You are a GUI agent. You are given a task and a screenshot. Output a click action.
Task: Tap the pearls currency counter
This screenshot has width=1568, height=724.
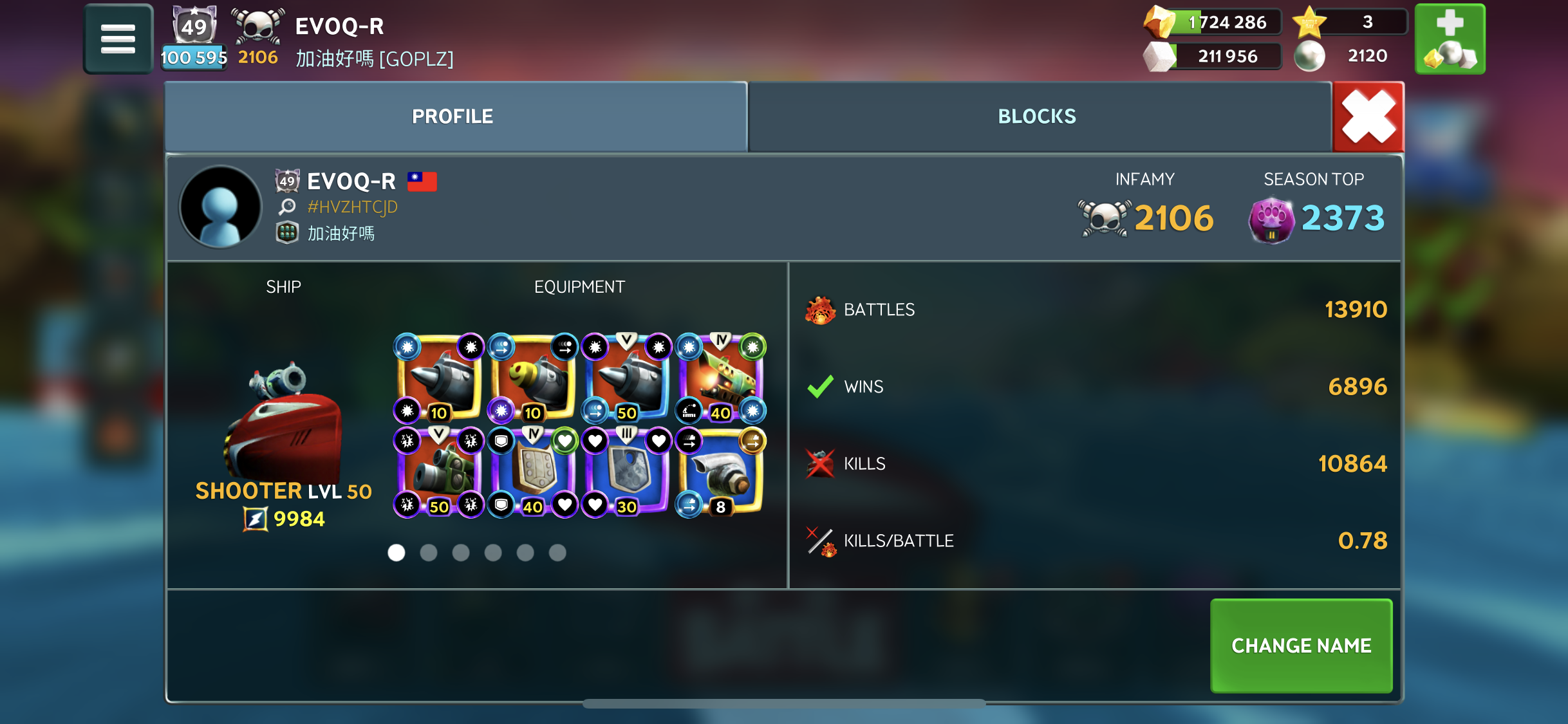(x=1352, y=56)
